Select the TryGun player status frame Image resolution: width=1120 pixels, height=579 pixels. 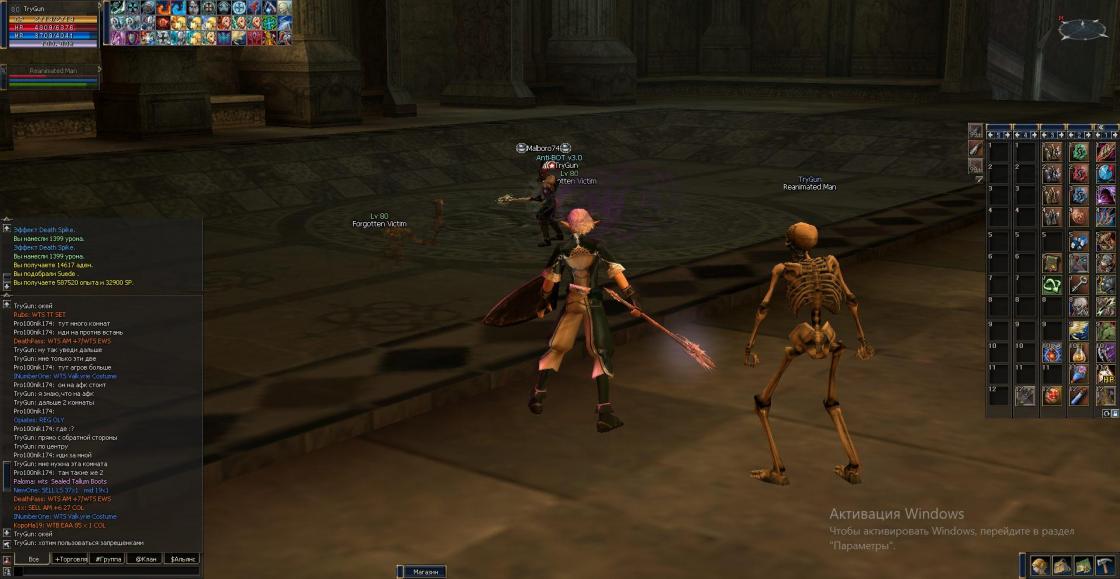pos(50,26)
